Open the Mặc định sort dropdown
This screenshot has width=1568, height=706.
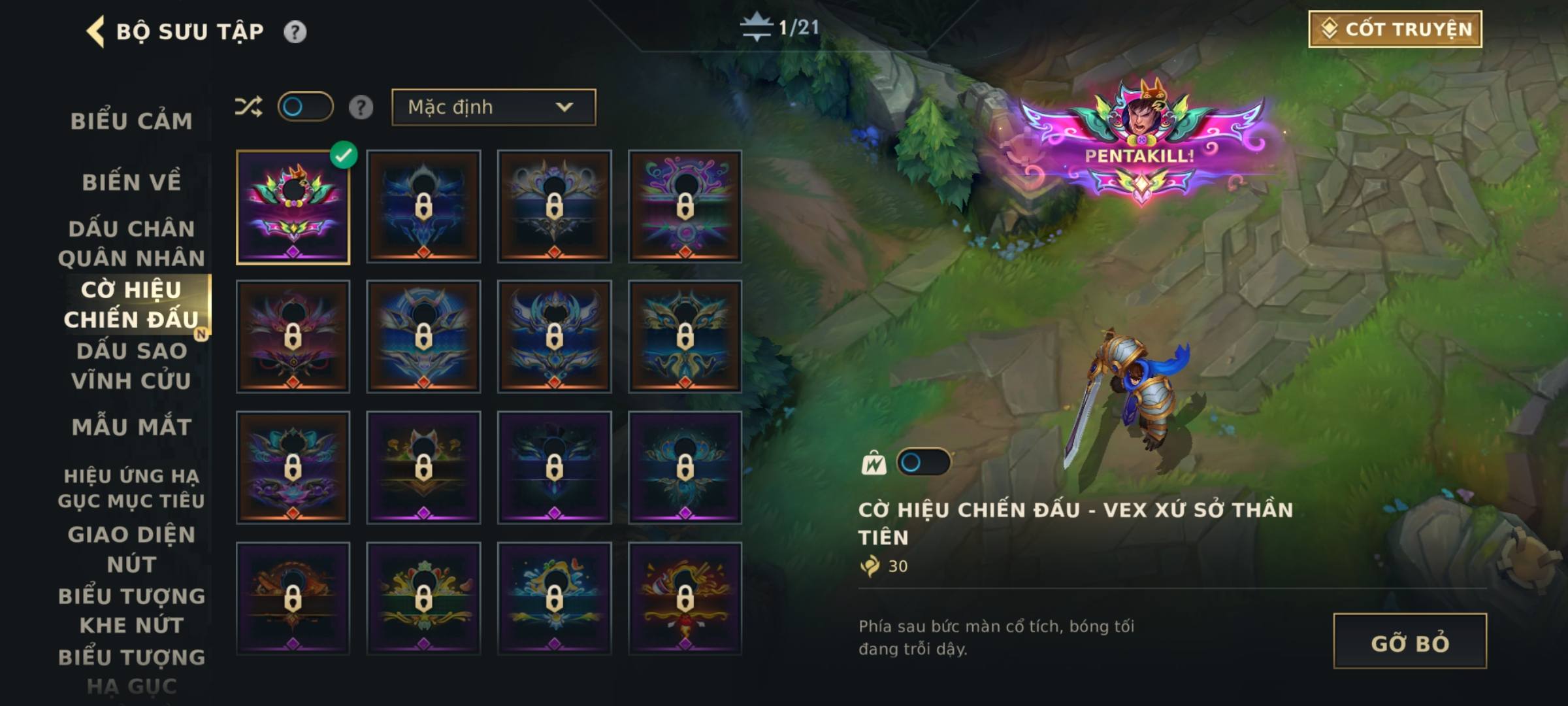coord(493,107)
